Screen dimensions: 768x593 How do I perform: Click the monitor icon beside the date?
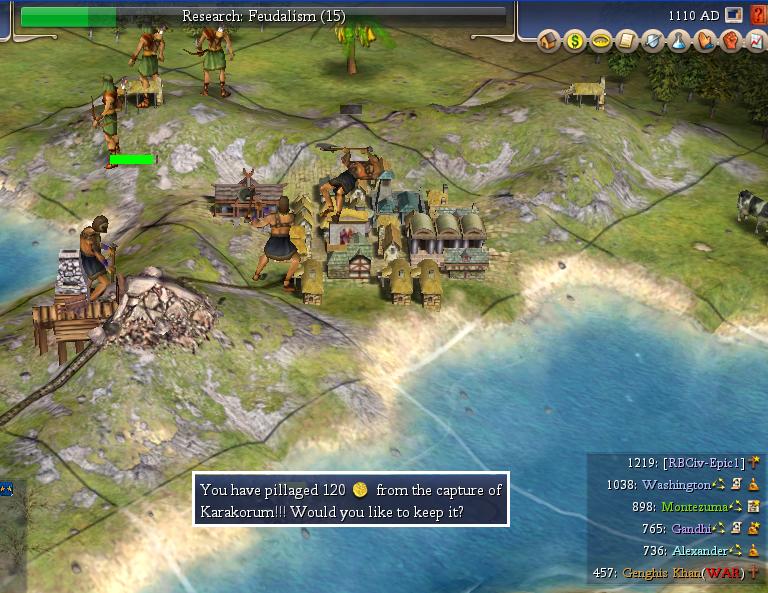click(734, 15)
